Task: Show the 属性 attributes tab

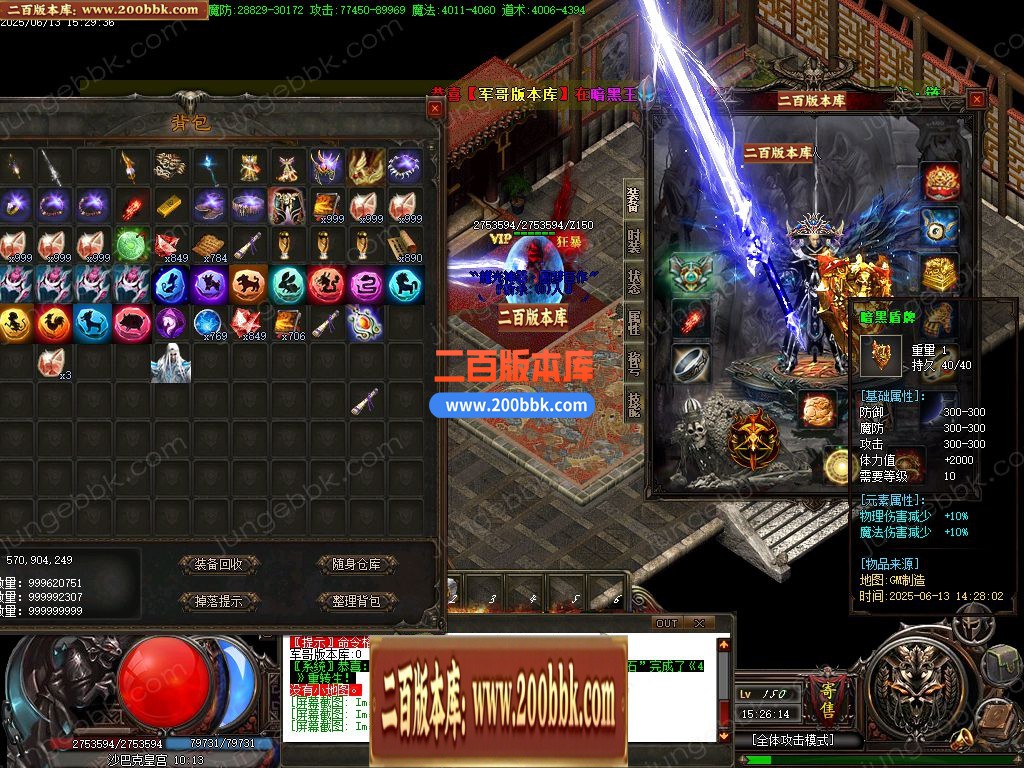Action: (634, 322)
